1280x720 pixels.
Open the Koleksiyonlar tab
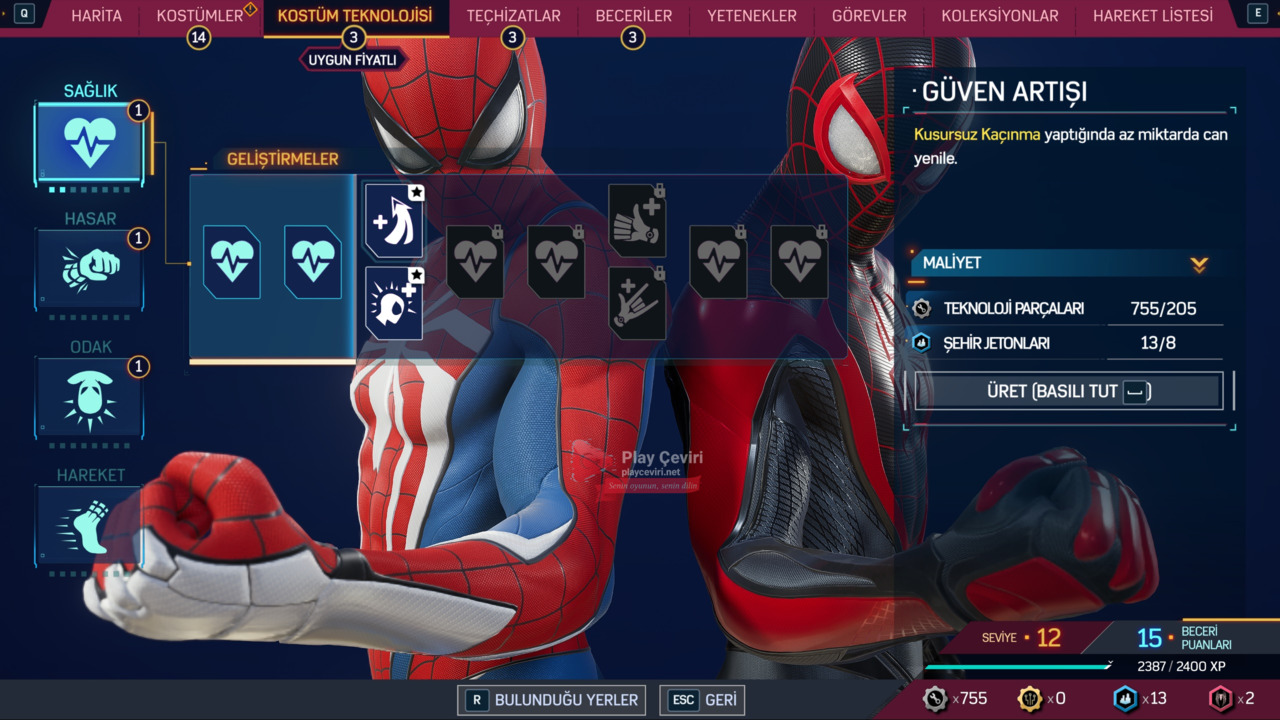(x=999, y=16)
